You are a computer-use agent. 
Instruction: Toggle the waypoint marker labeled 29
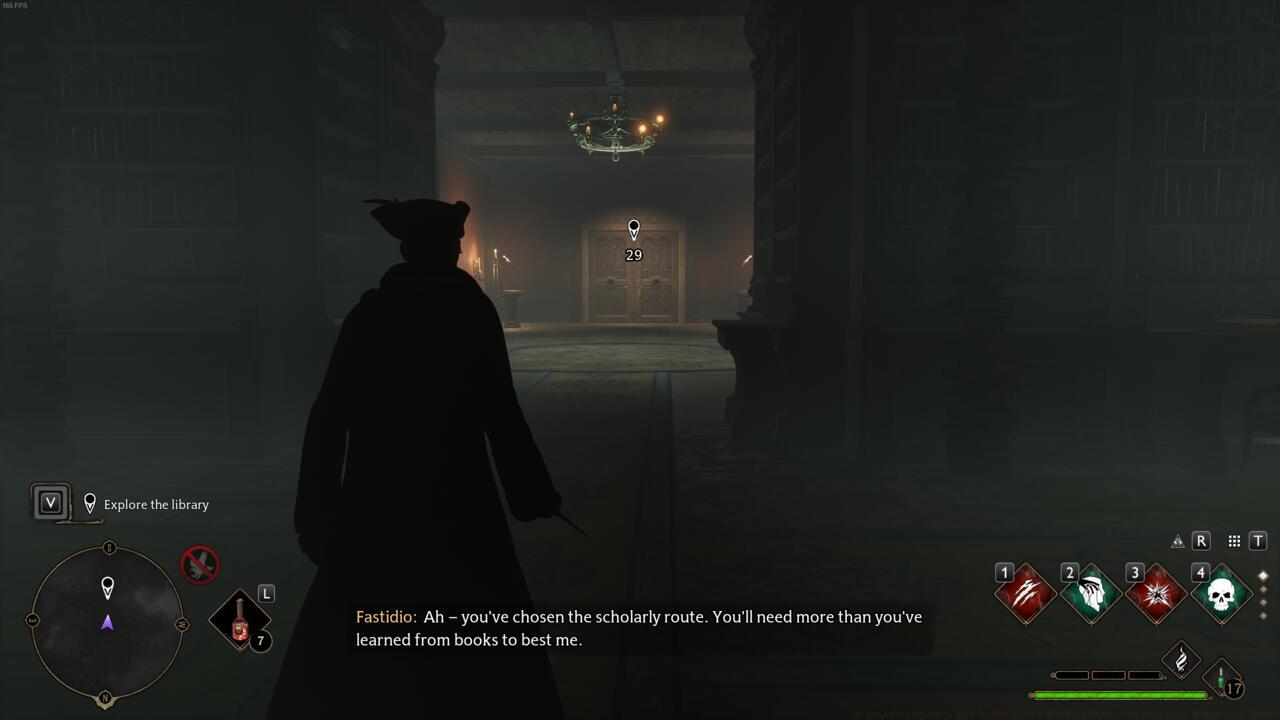[x=632, y=231]
